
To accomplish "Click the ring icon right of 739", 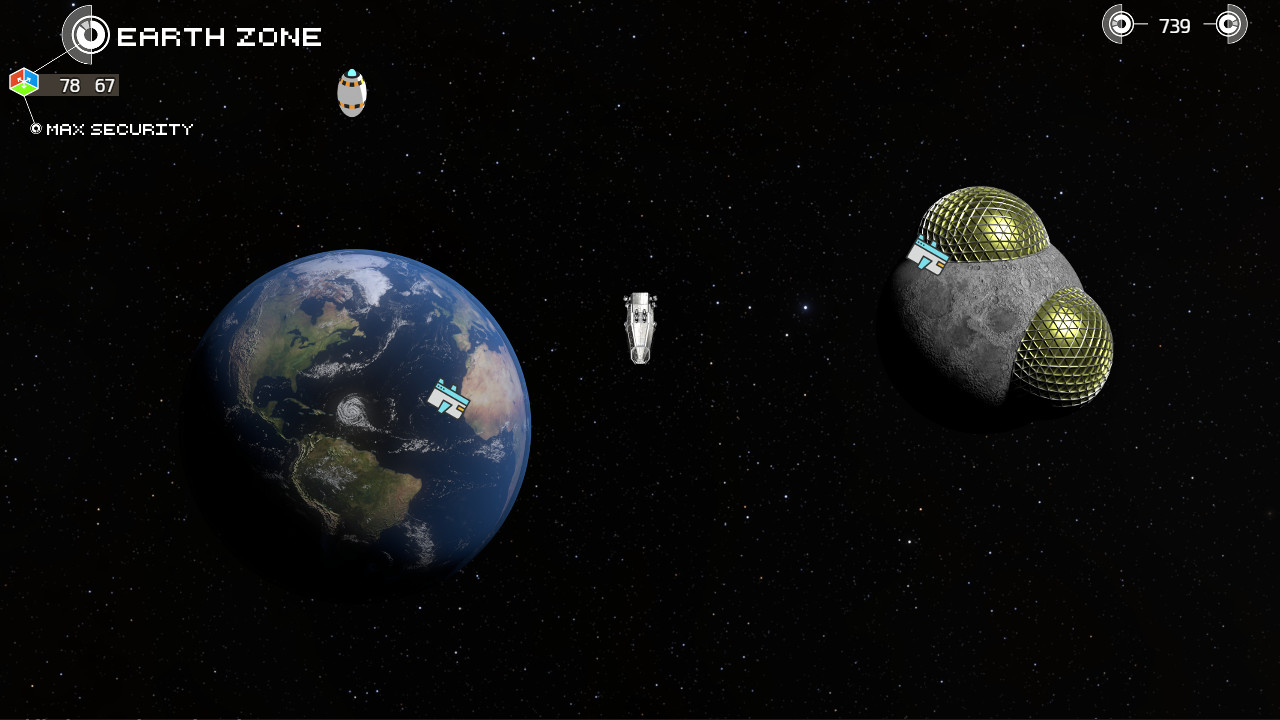I will tap(1229, 24).
